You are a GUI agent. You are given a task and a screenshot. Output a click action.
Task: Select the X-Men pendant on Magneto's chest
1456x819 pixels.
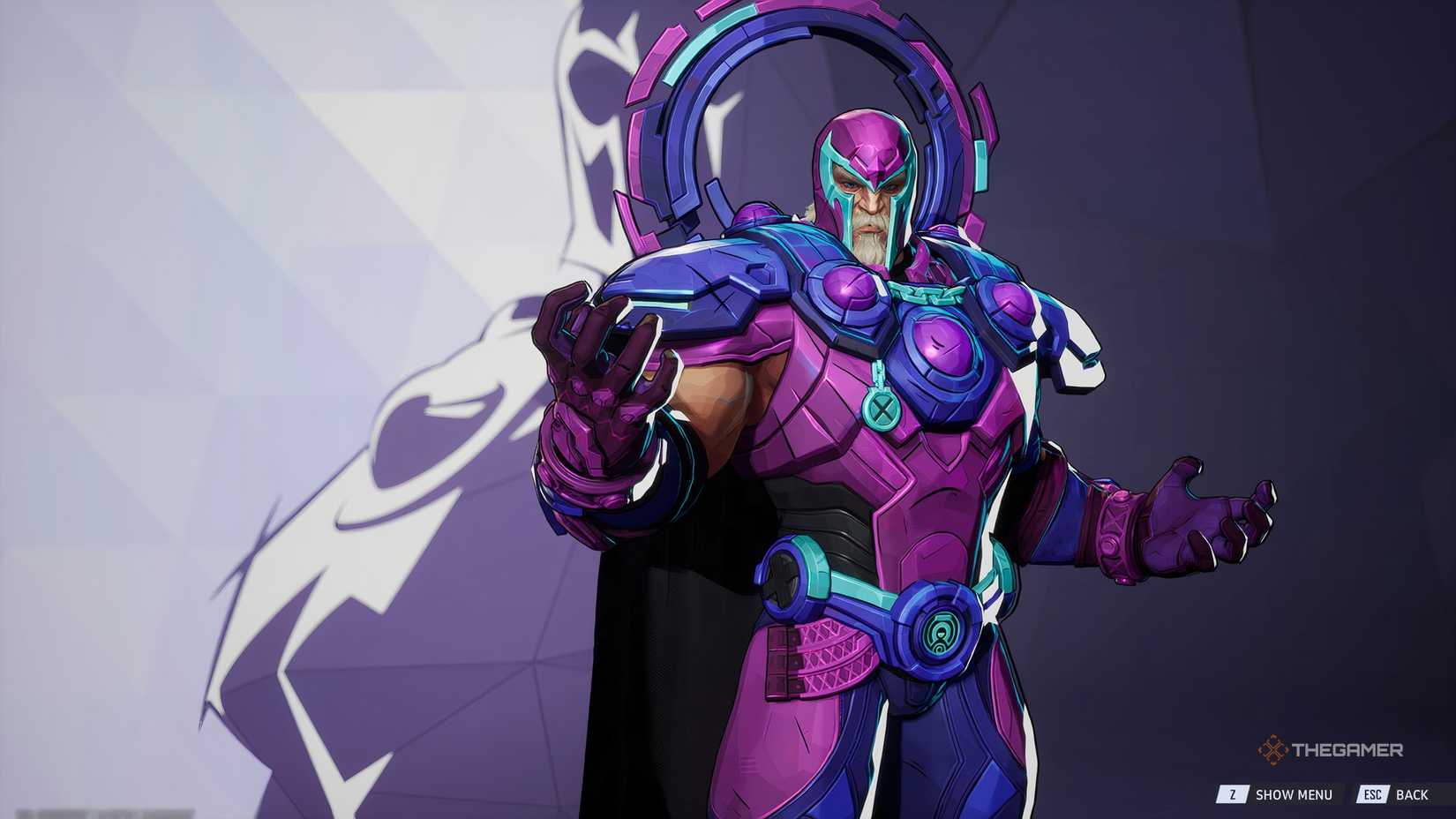click(880, 409)
